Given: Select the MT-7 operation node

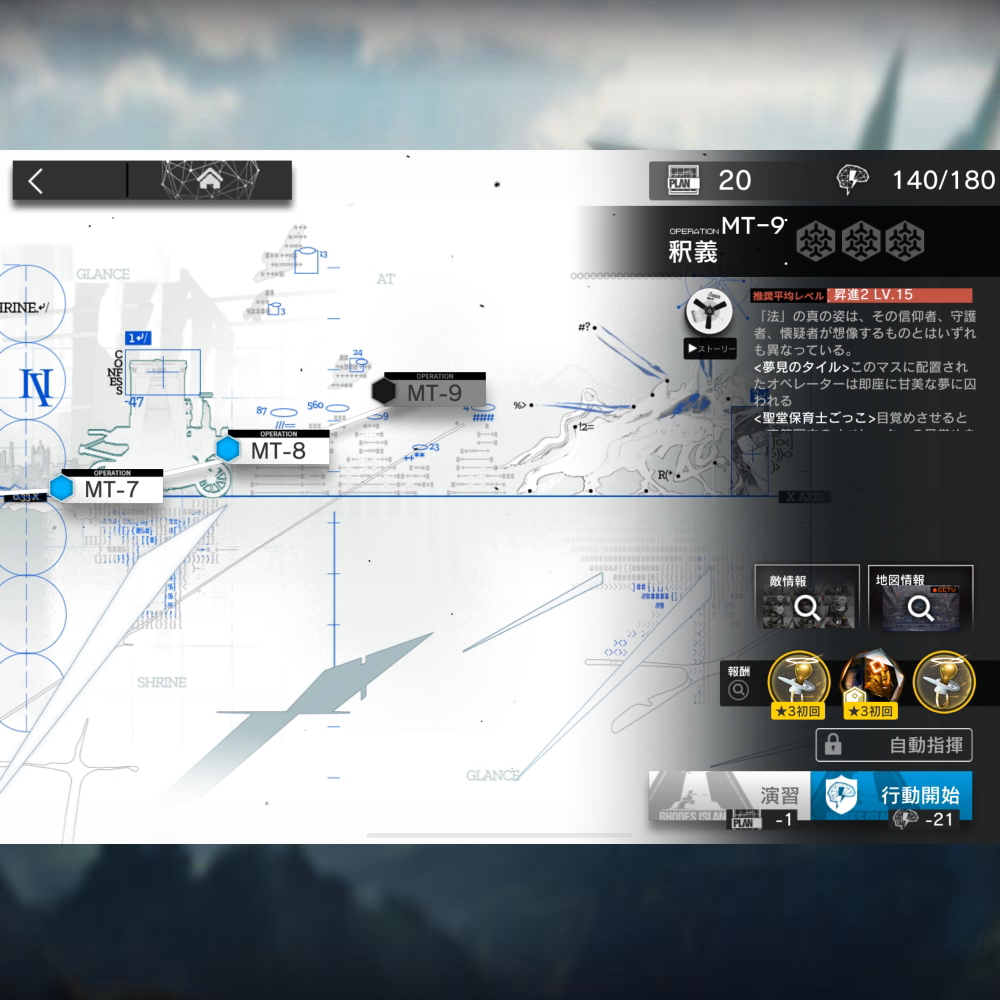Looking at the screenshot, I should 110,488.
